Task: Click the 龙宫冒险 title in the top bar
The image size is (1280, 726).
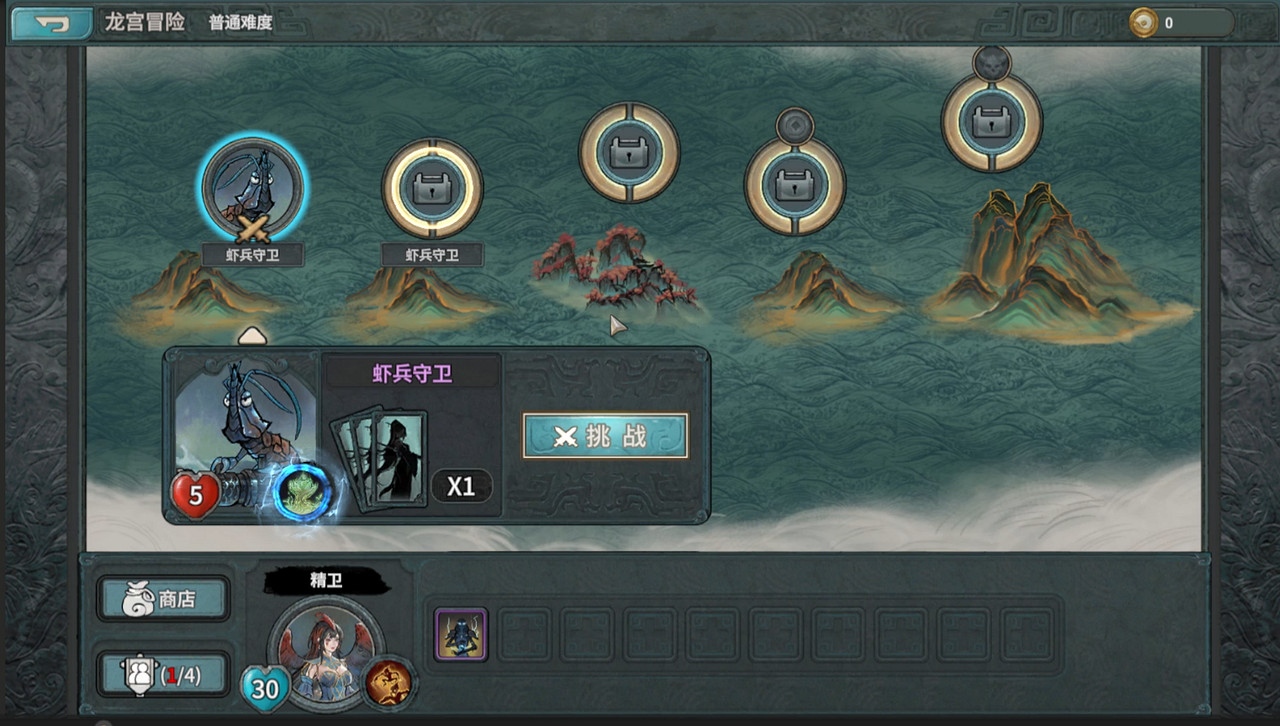Action: point(144,23)
